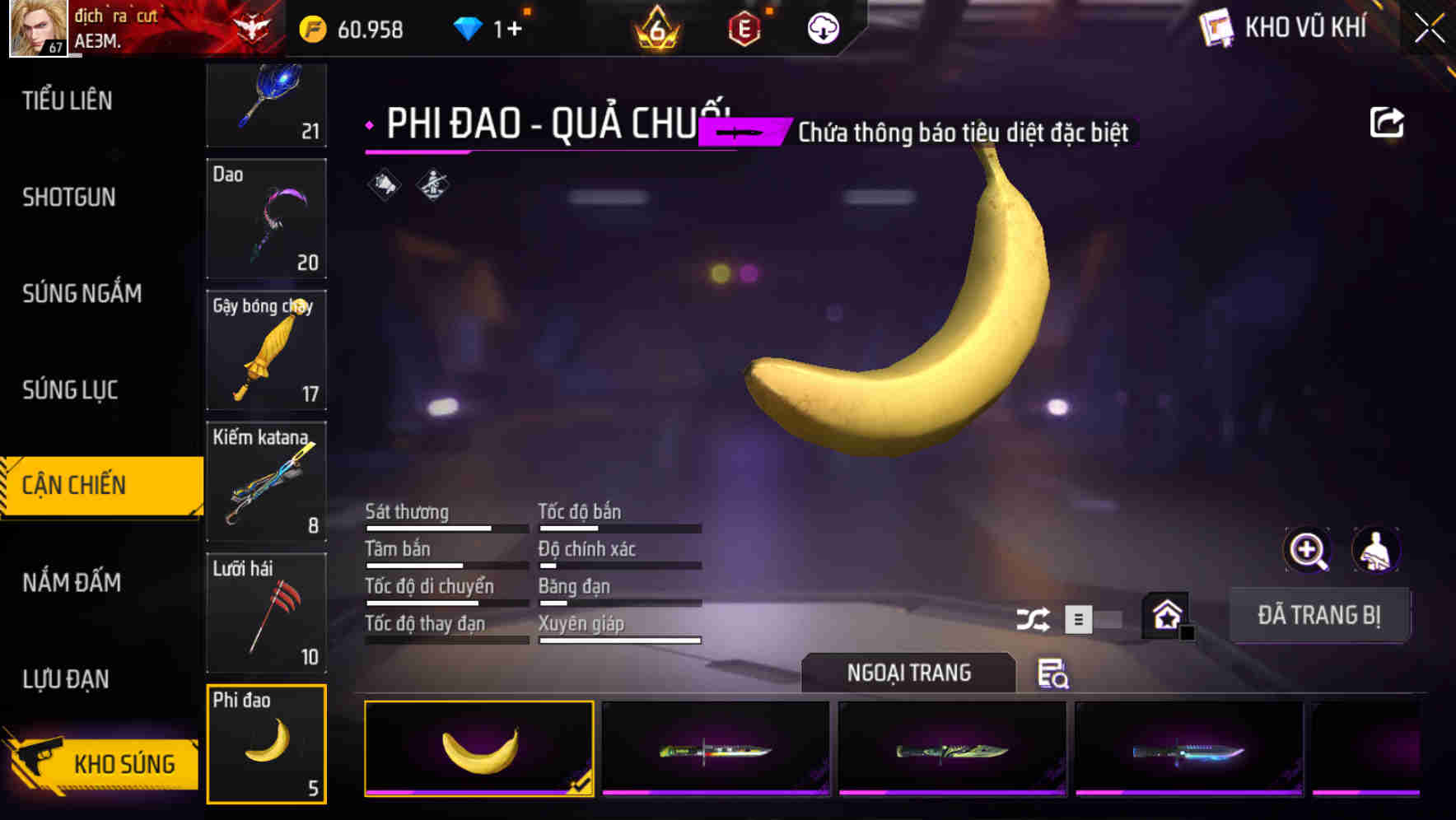Open the SÚNG NGẮM weapon category
Image resolution: width=1456 pixels, height=820 pixels.
pyautogui.click(x=80, y=294)
